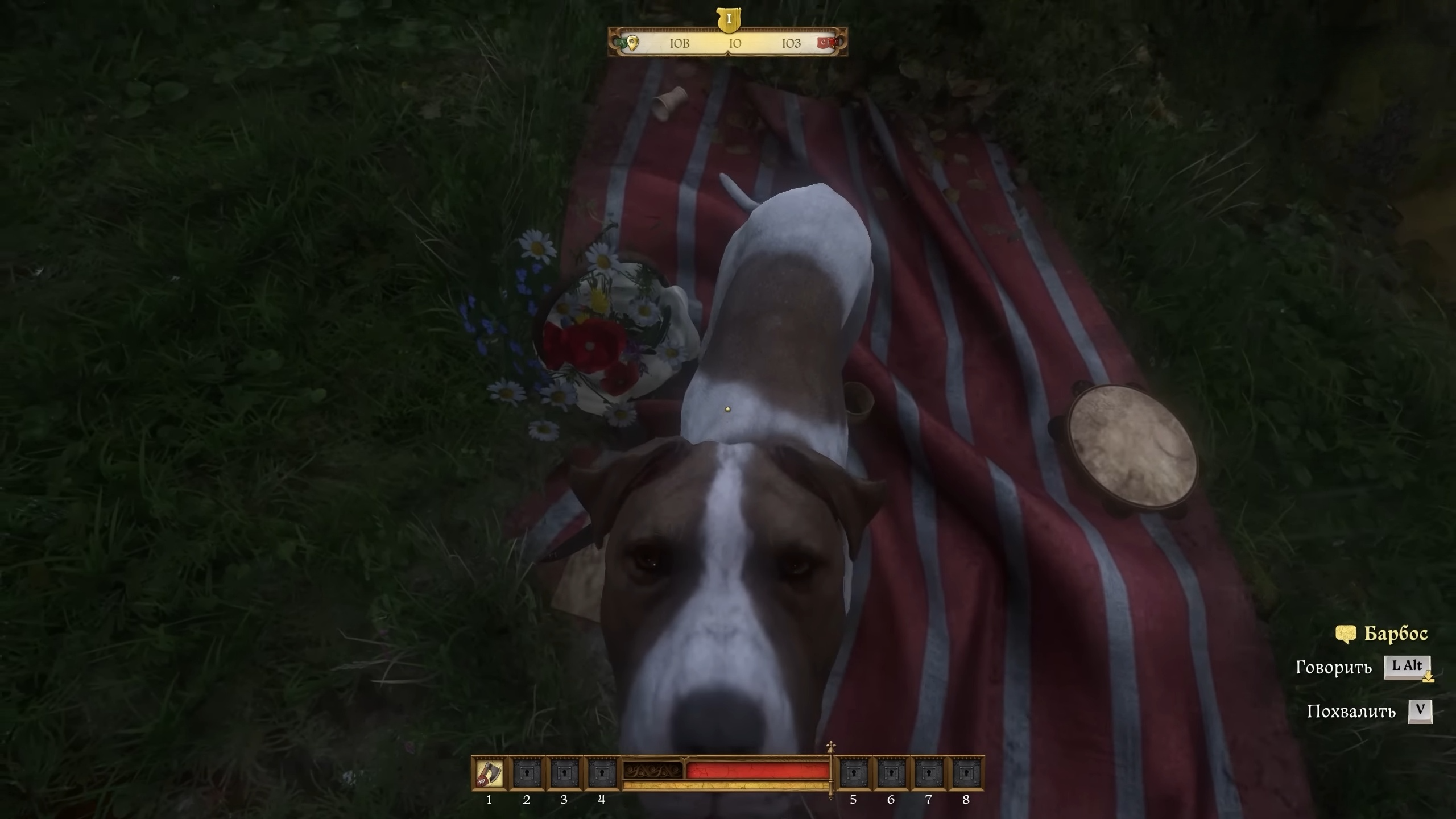Select the axe in hotbar slot 1

coord(489,773)
